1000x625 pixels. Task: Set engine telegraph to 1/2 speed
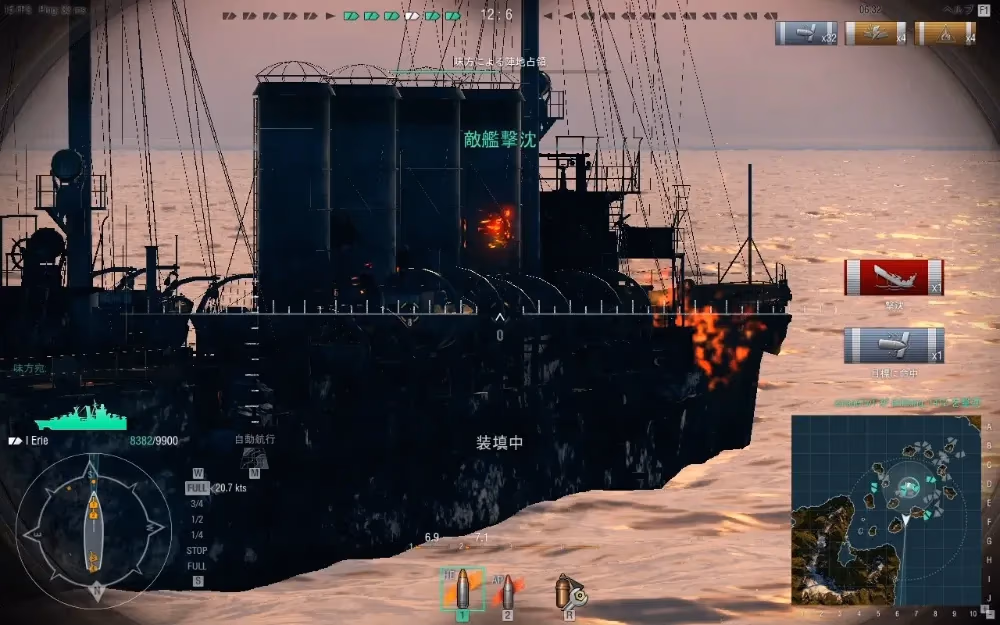click(197, 520)
